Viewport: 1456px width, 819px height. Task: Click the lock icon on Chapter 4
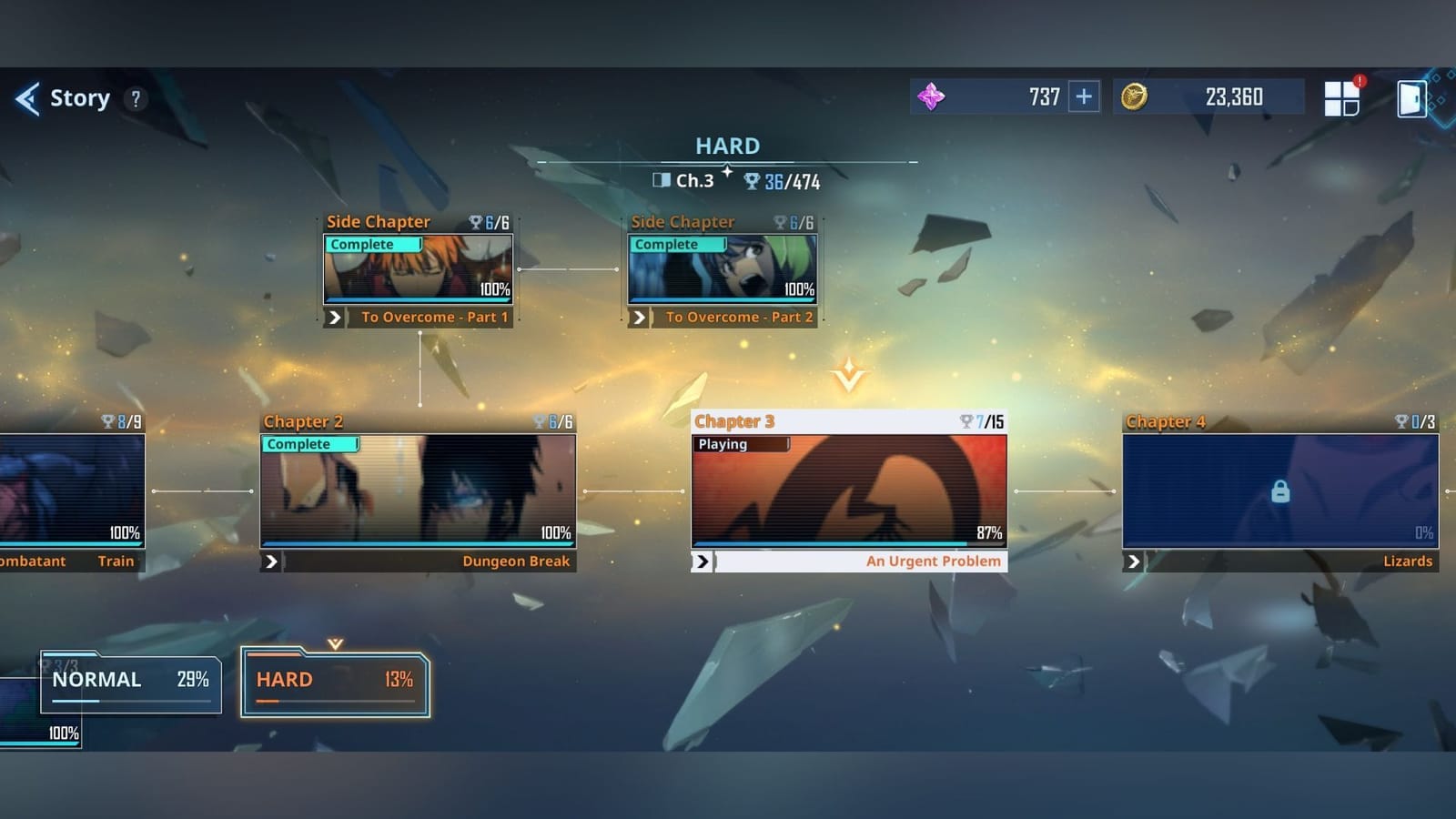coord(1279,490)
